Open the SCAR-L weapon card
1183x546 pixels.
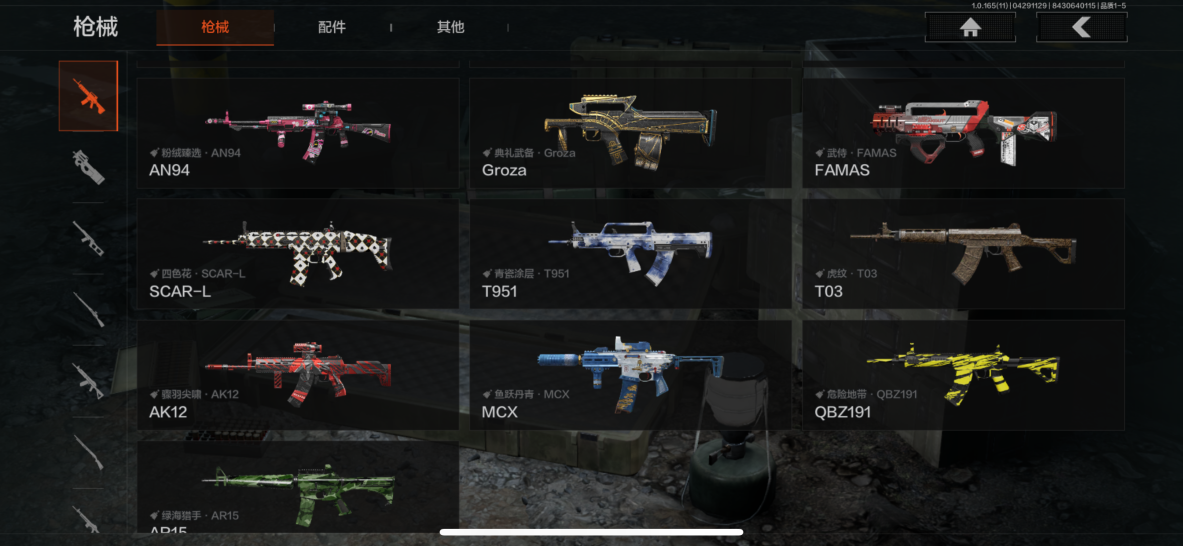298,254
